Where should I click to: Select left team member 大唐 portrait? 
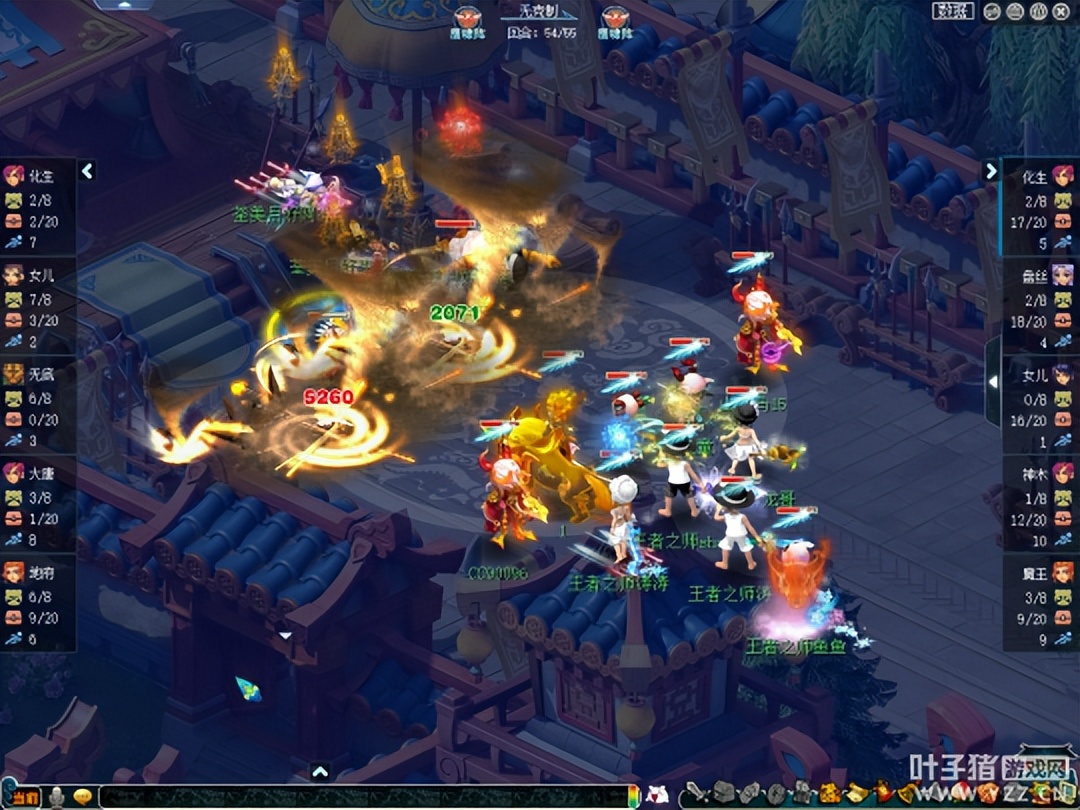point(14,473)
